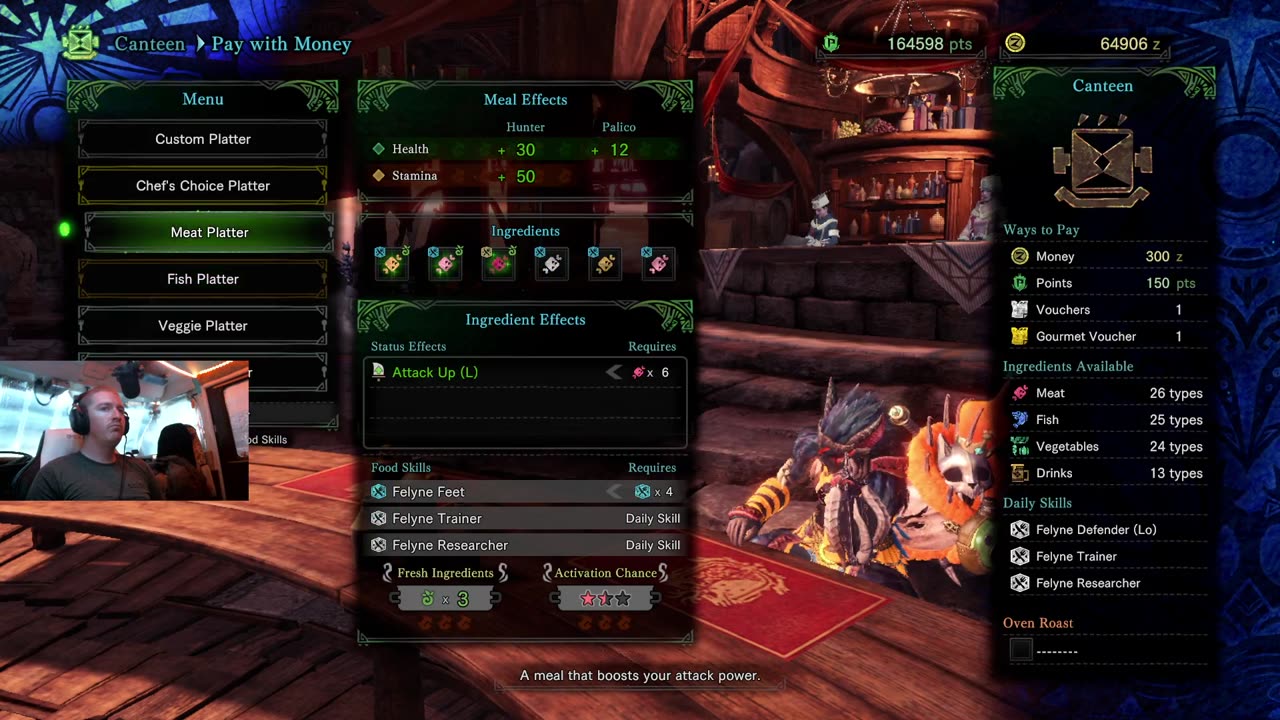
Task: Pick the highlighted Meat Platter entry
Action: [209, 232]
